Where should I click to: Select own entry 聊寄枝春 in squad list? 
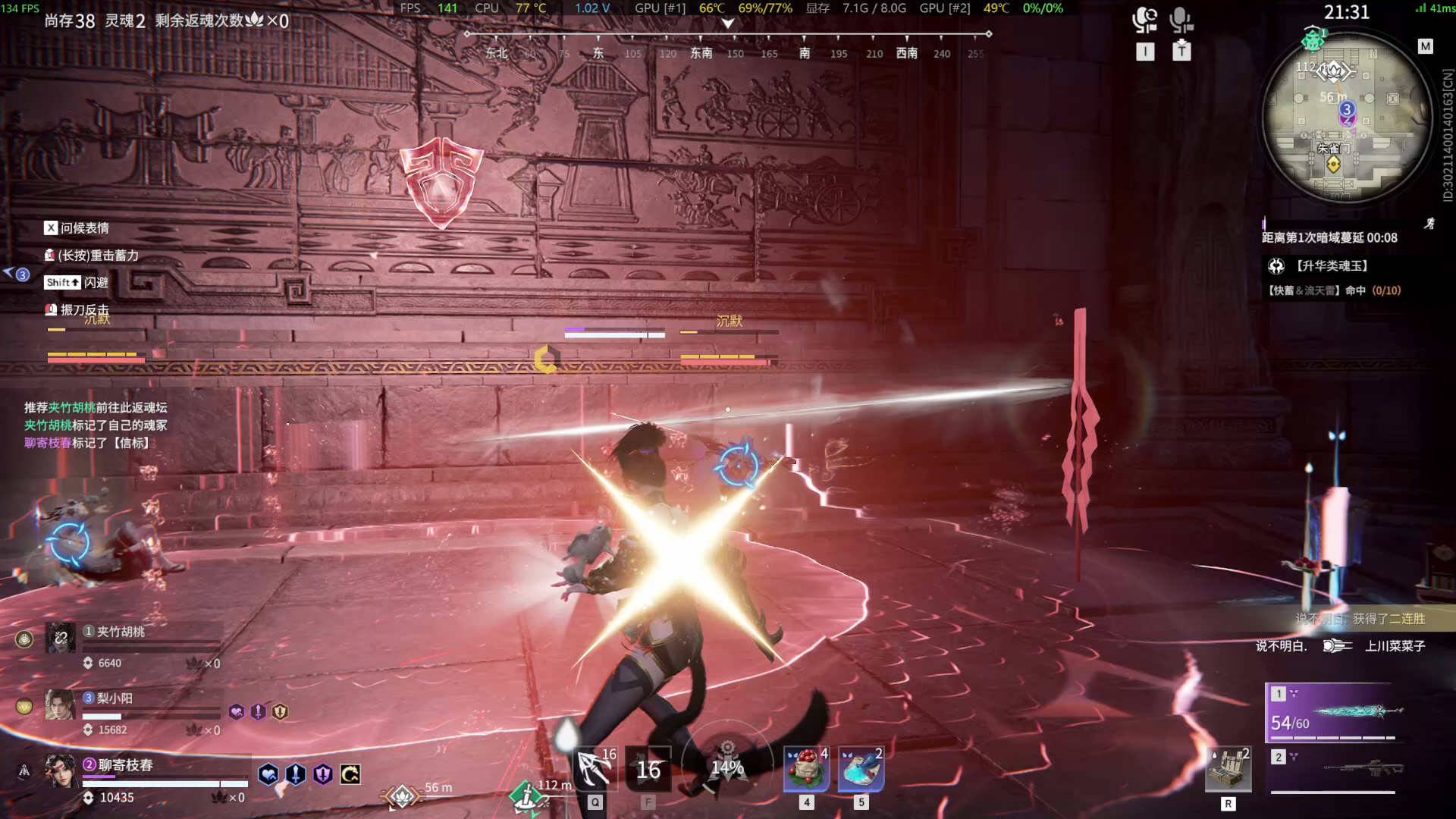click(x=126, y=766)
